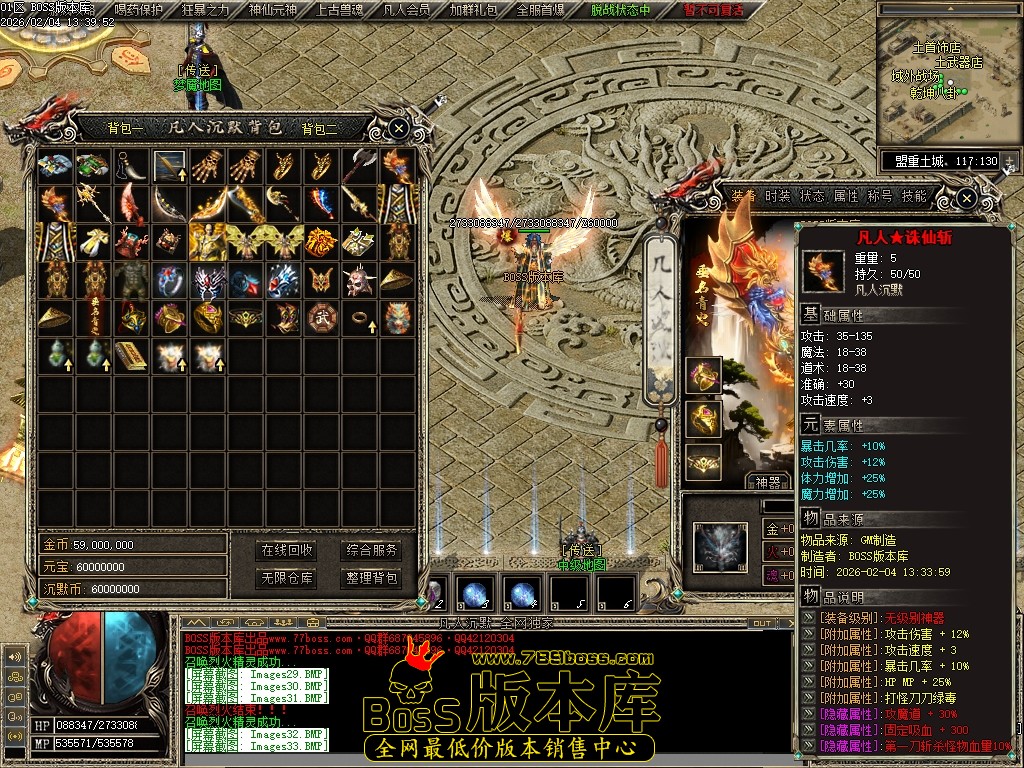The image size is (1024, 768).
Task: Close the backpack window
Action: coord(398,128)
